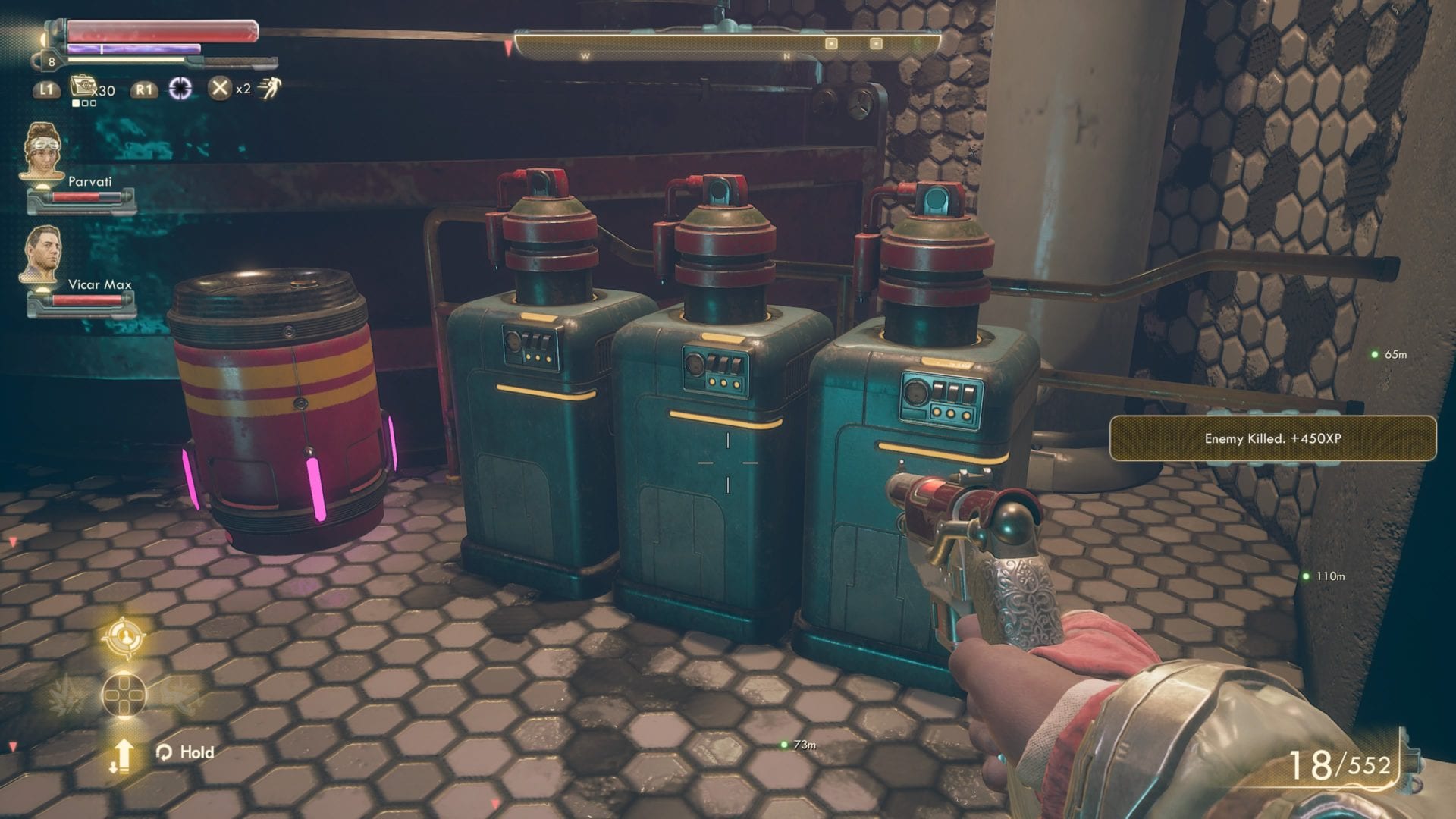Image resolution: width=1456 pixels, height=819 pixels.
Task: Toggle the first inhaler charge pip
Action: 76,103
